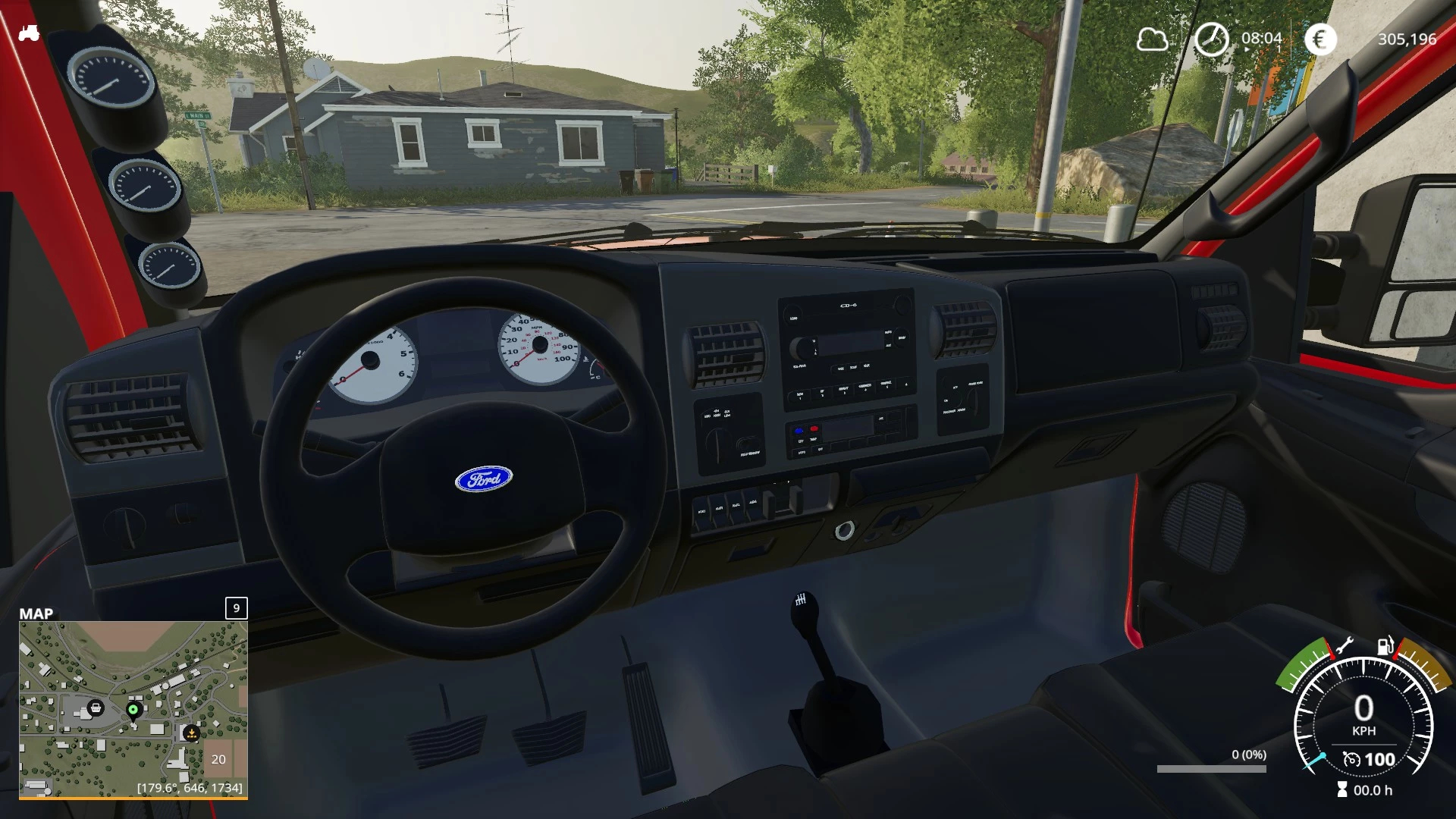Toggle the cruise control speed icon
The image size is (1456, 819).
1351,759
